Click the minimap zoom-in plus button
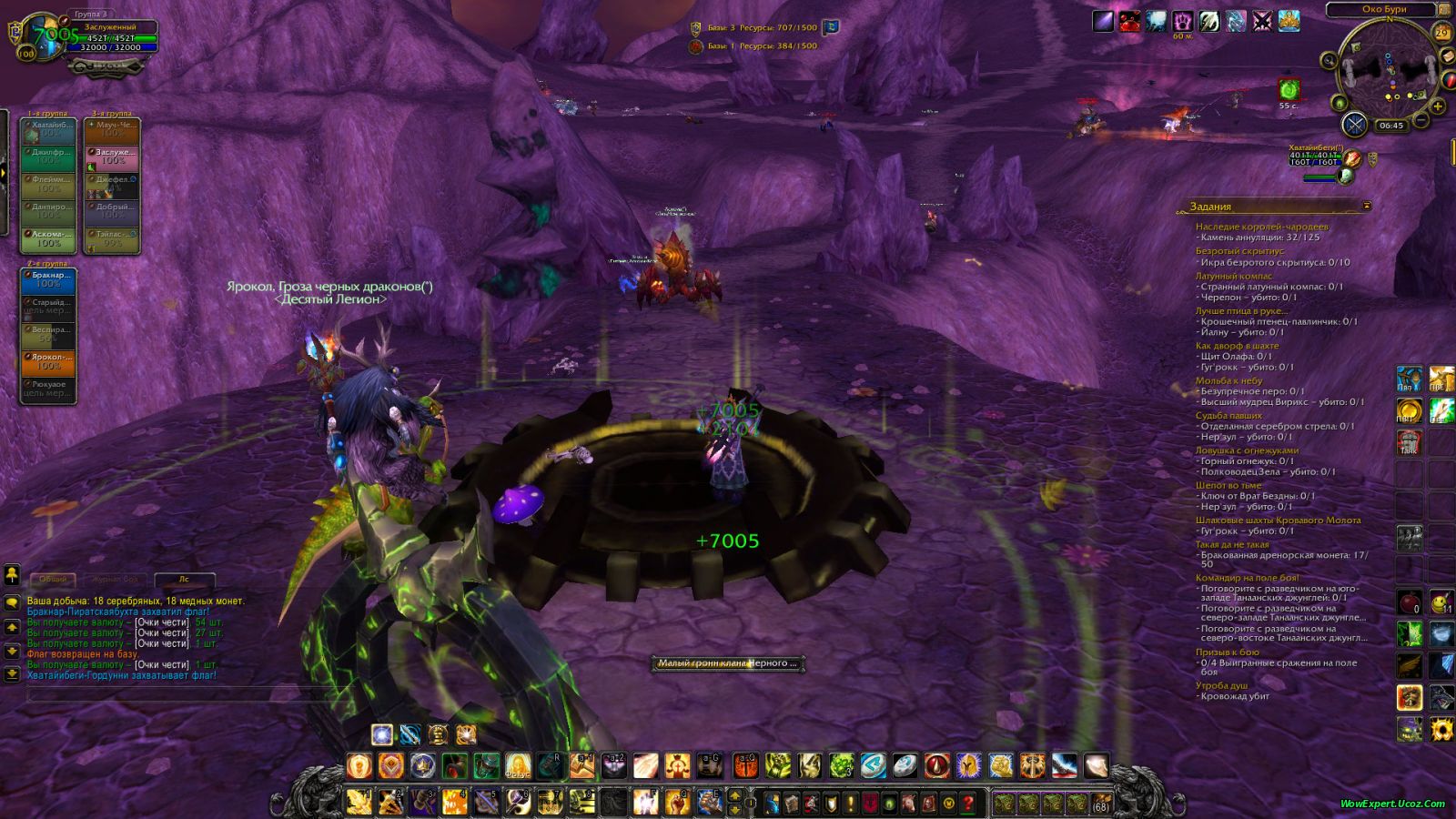The height and width of the screenshot is (819, 1456). 1439,106
